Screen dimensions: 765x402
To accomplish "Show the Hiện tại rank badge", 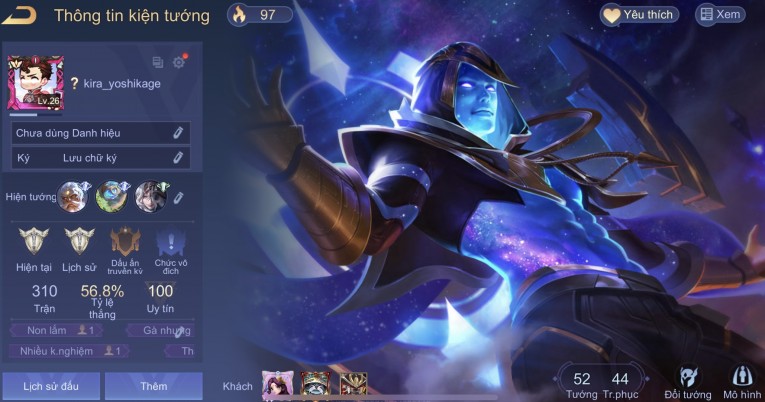I will (33, 242).
